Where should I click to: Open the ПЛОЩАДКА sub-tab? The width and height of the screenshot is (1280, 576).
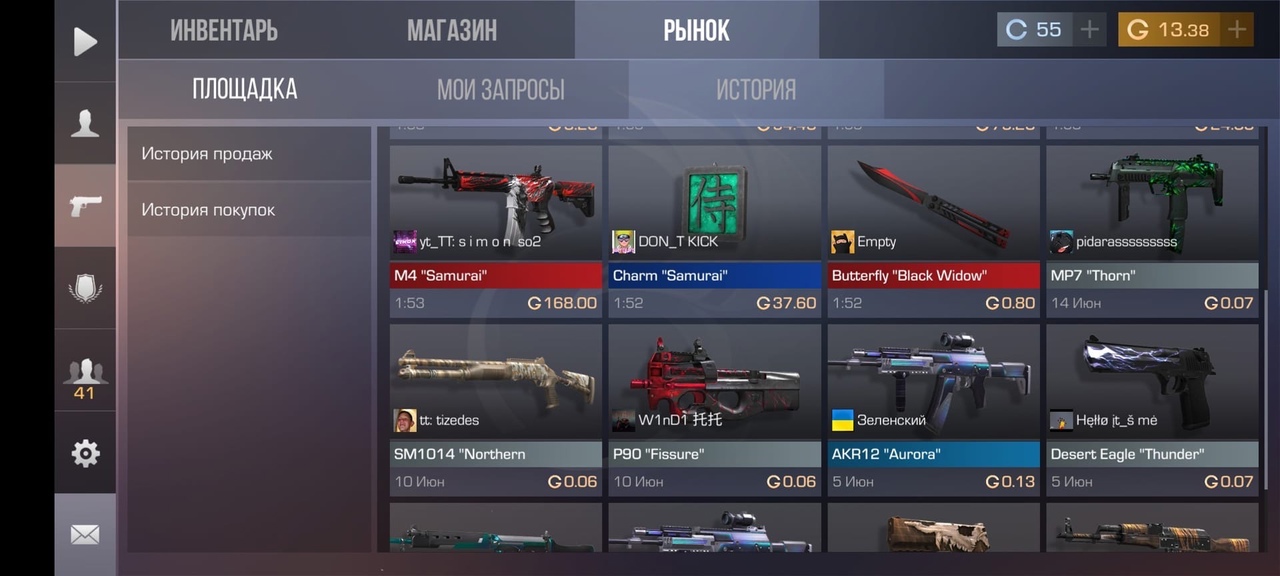[x=245, y=89]
